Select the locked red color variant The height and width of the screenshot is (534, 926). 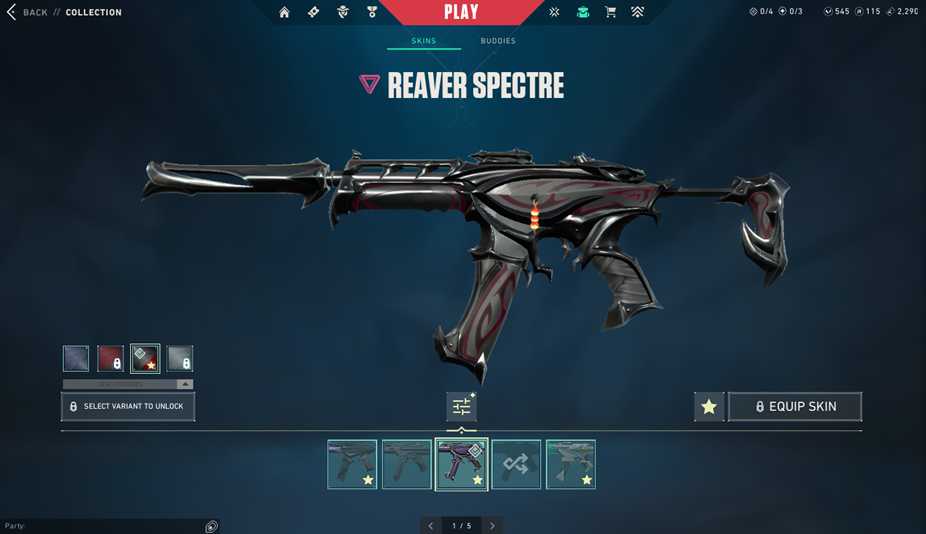(110, 358)
